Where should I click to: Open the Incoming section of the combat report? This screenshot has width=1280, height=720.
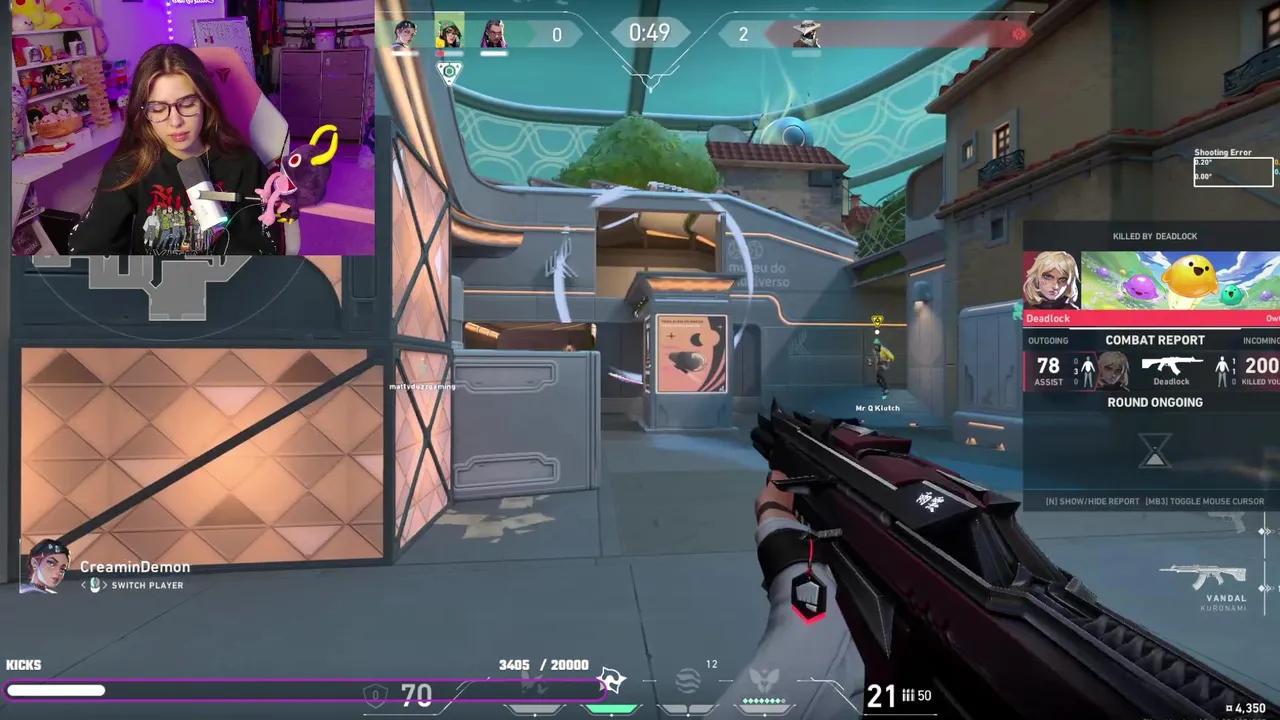1263,339
